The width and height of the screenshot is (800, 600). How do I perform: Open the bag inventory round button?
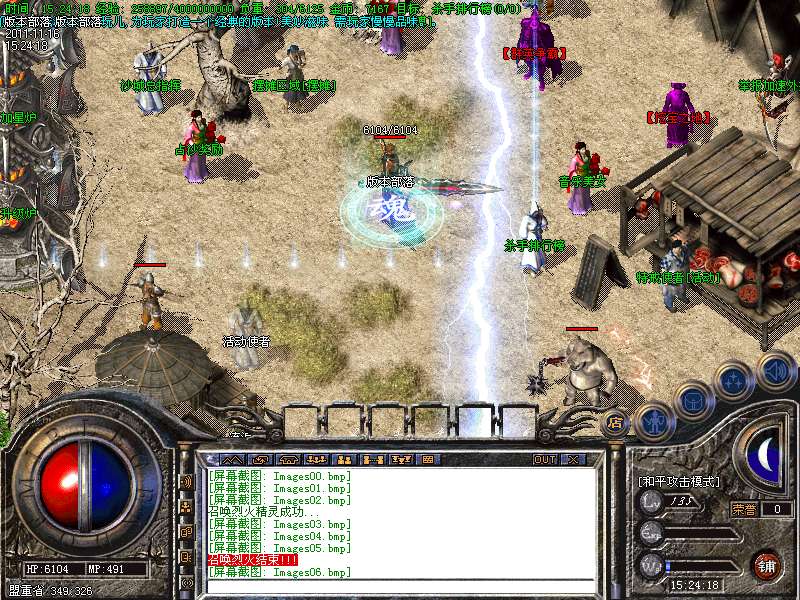[693, 400]
